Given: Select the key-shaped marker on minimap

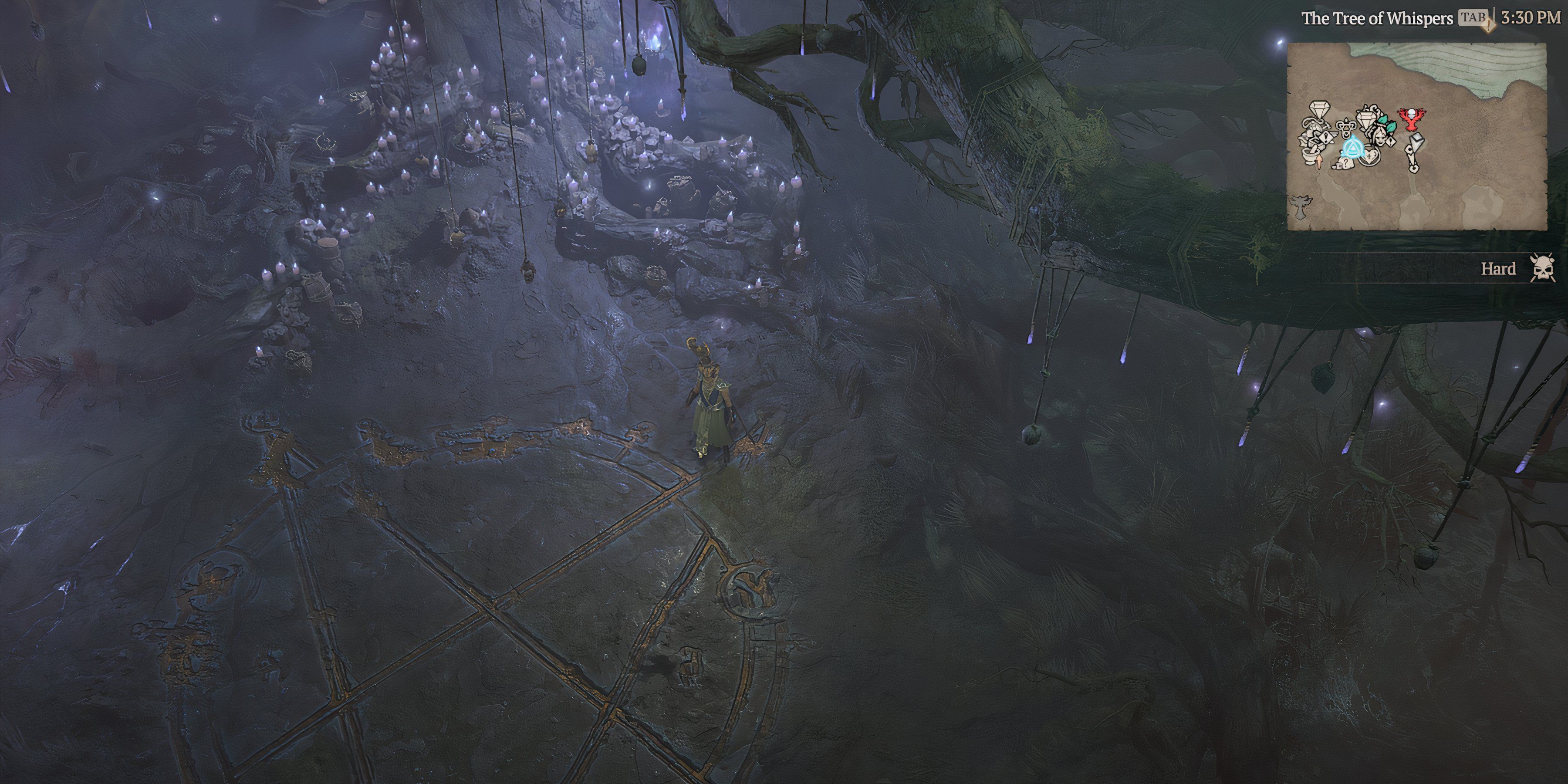Looking at the screenshot, I should 1413,155.
